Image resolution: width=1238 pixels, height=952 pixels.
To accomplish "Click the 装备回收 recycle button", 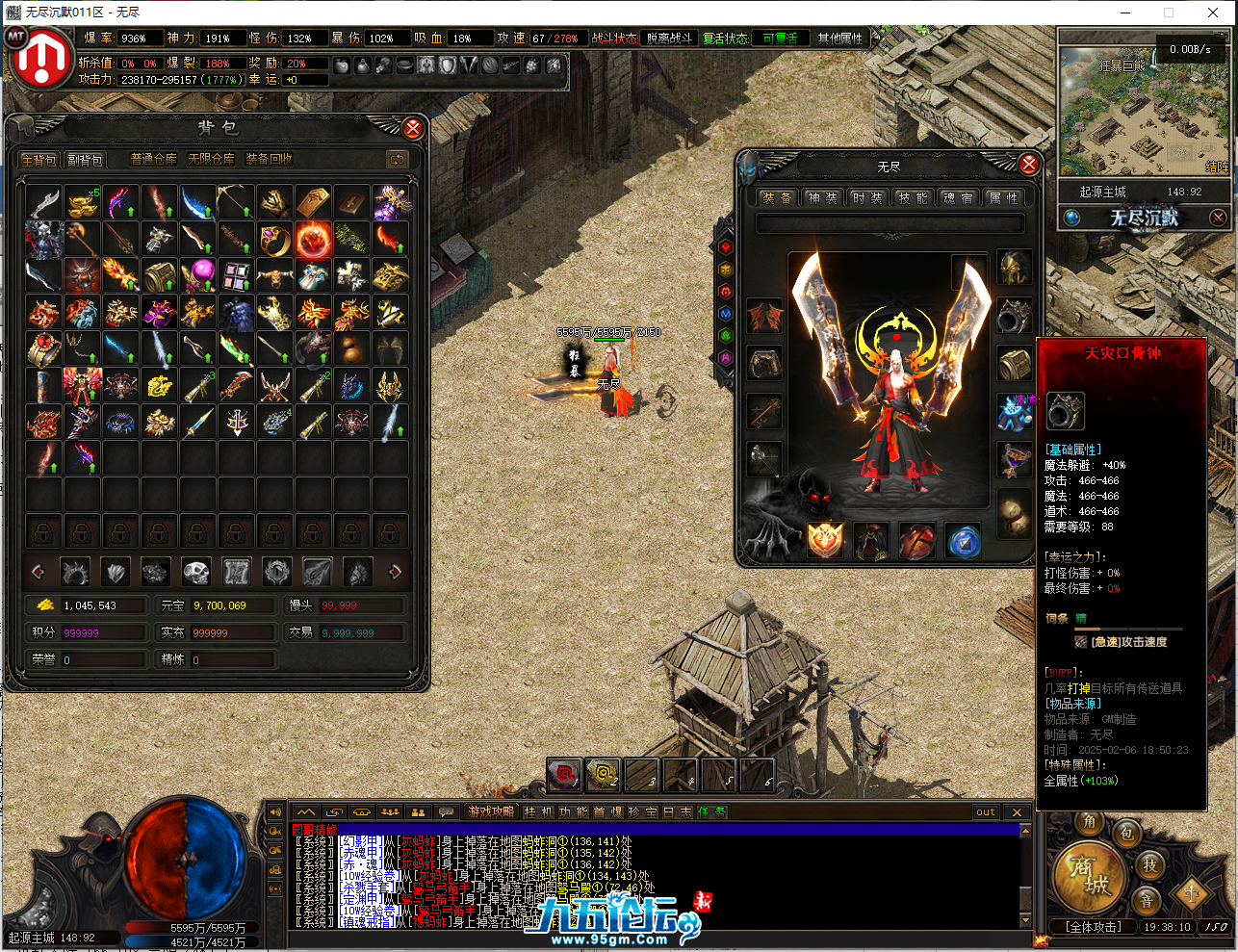I will coord(269,159).
